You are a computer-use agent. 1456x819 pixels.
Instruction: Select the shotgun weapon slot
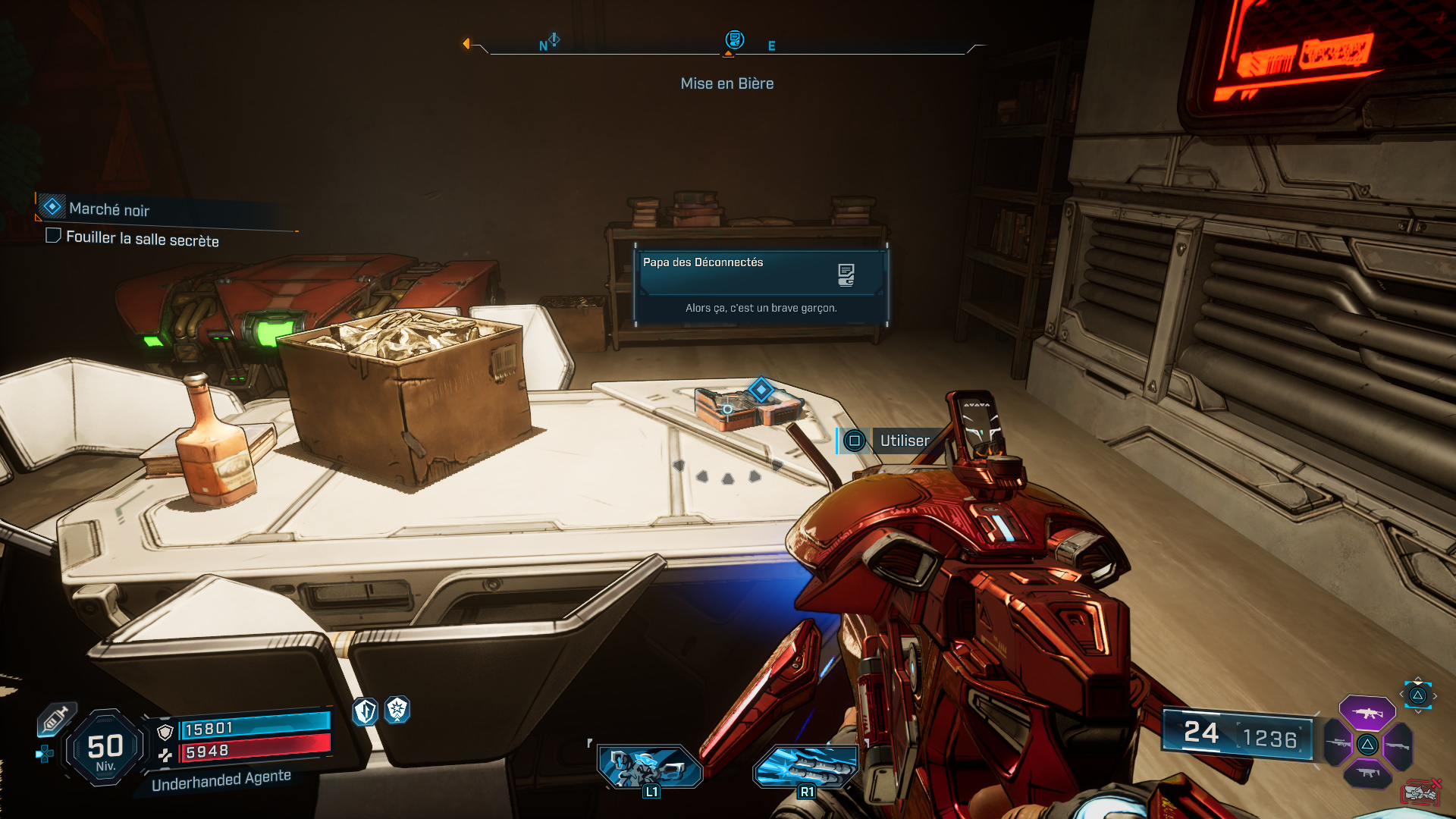pos(1397,745)
